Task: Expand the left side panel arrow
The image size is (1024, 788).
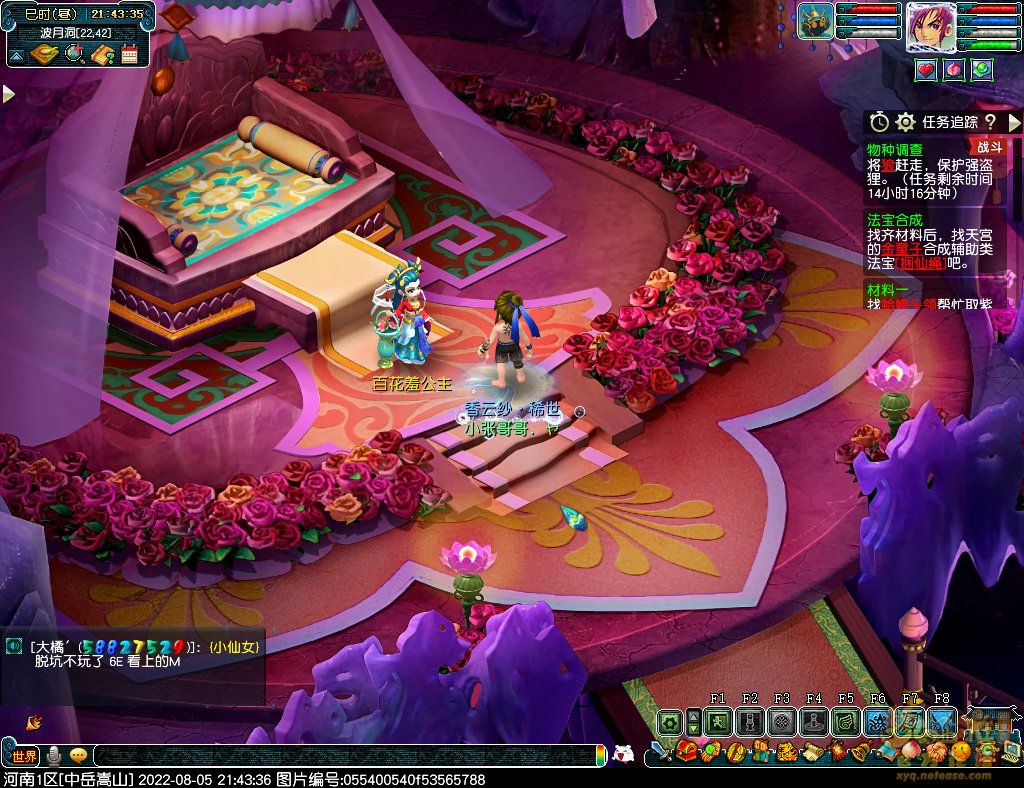Action: tap(8, 94)
